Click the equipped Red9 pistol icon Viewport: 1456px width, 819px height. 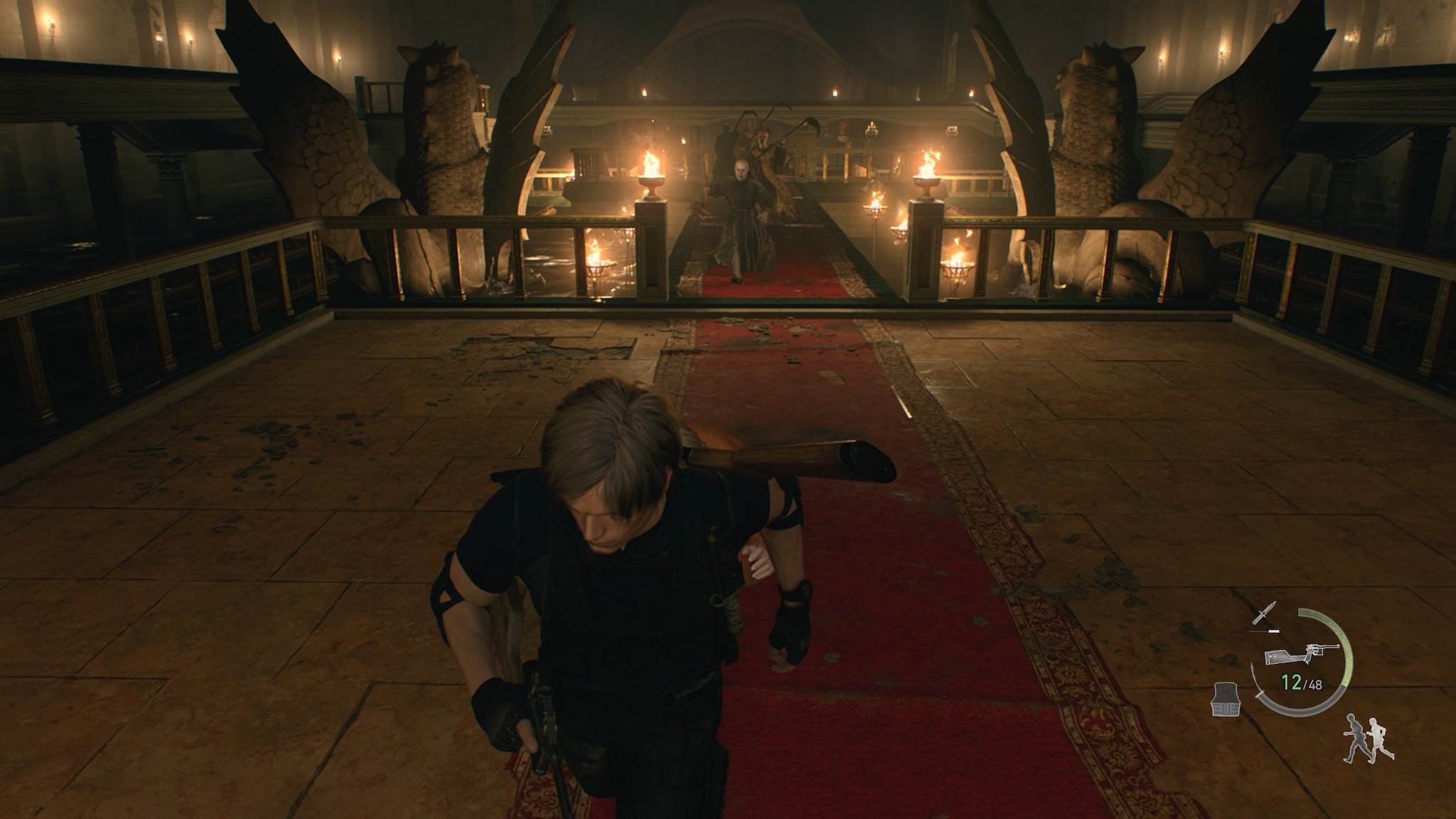[1302, 655]
